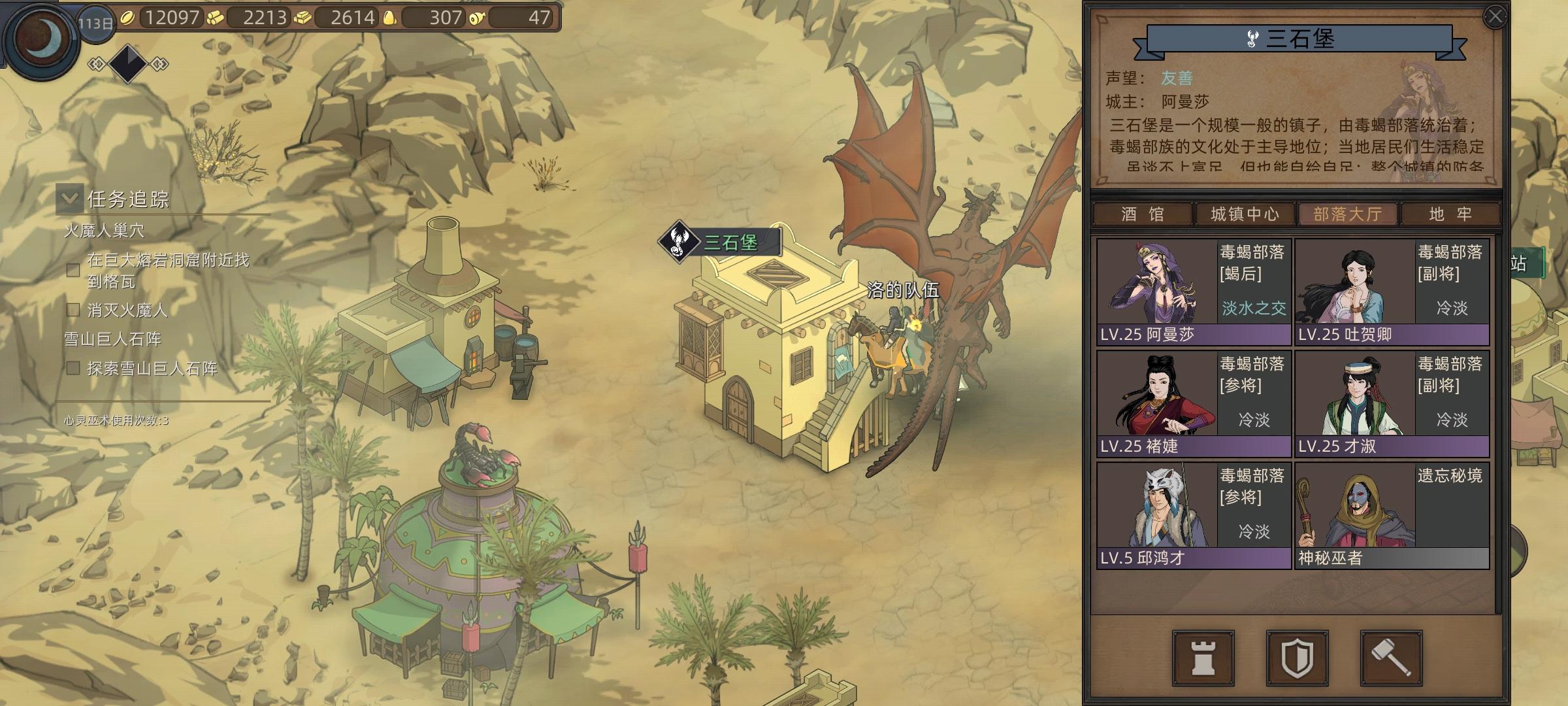Switch to the 酒馆 tab
The width and height of the screenshot is (1568, 706).
1142,214
